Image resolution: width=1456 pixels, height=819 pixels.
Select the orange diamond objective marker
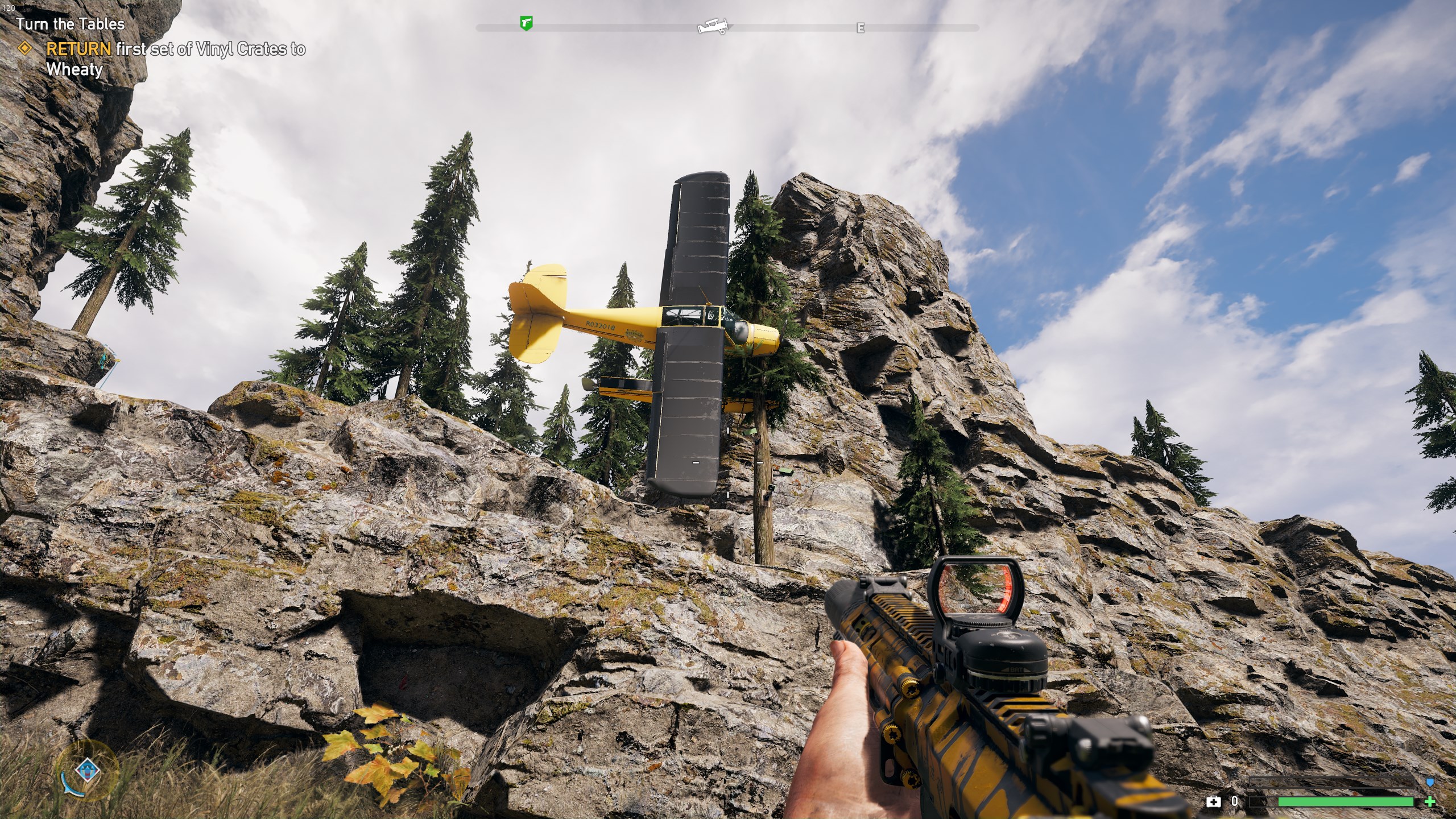pos(25,49)
